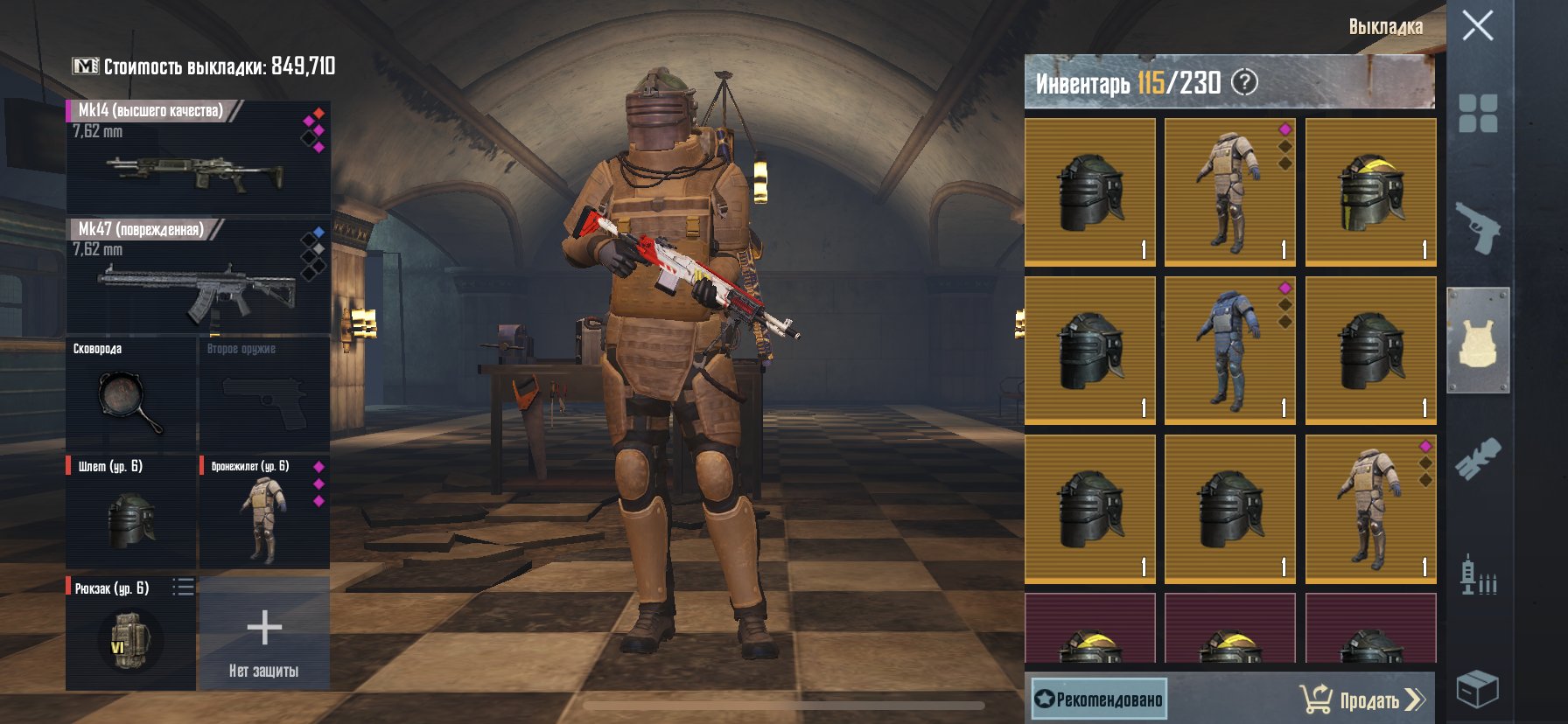This screenshot has height=724, width=1568.
Task: Switch to the weapon attachments tab
Action: 1478,458
